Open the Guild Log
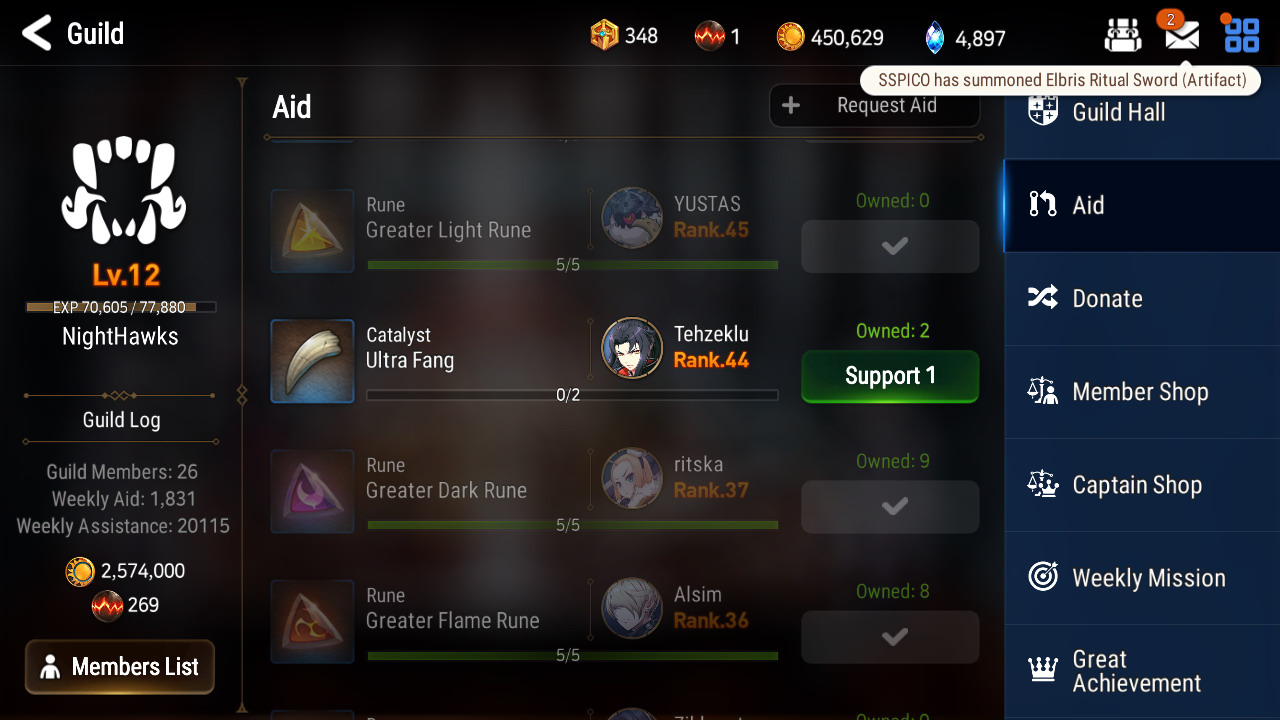Screen dimensions: 1280x720 click(121, 420)
